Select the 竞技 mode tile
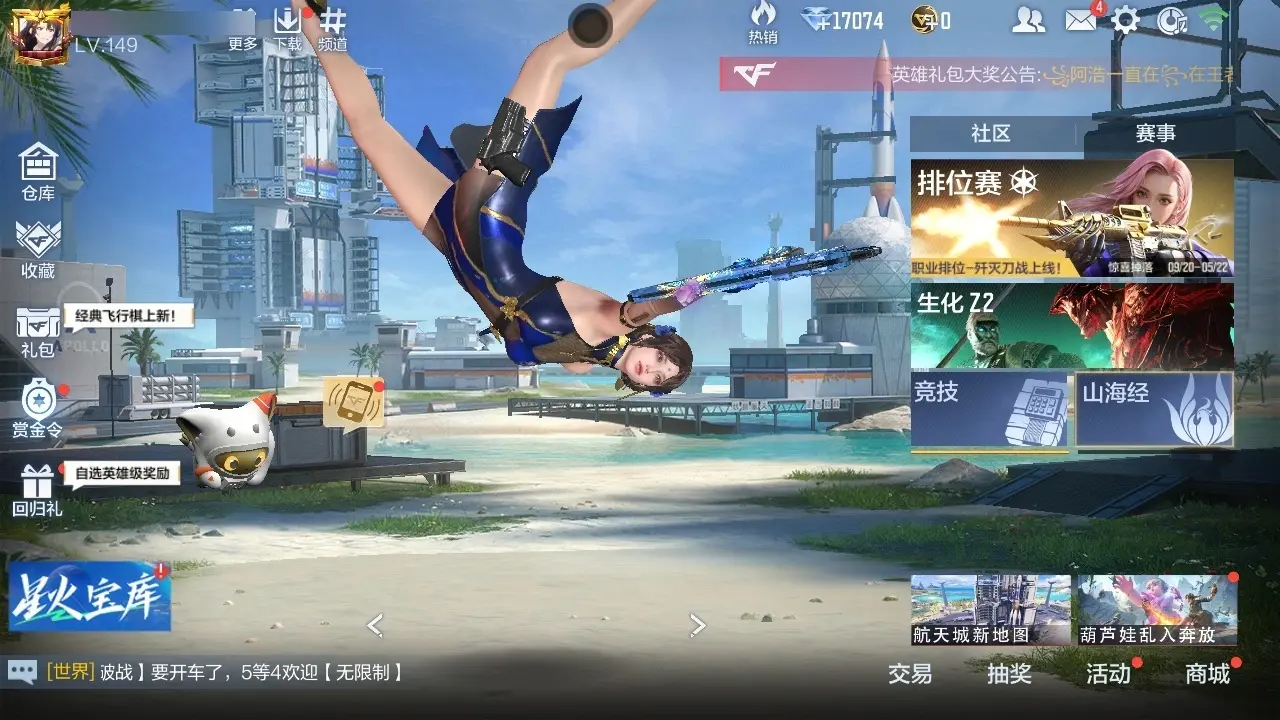1280x720 pixels. (x=990, y=409)
